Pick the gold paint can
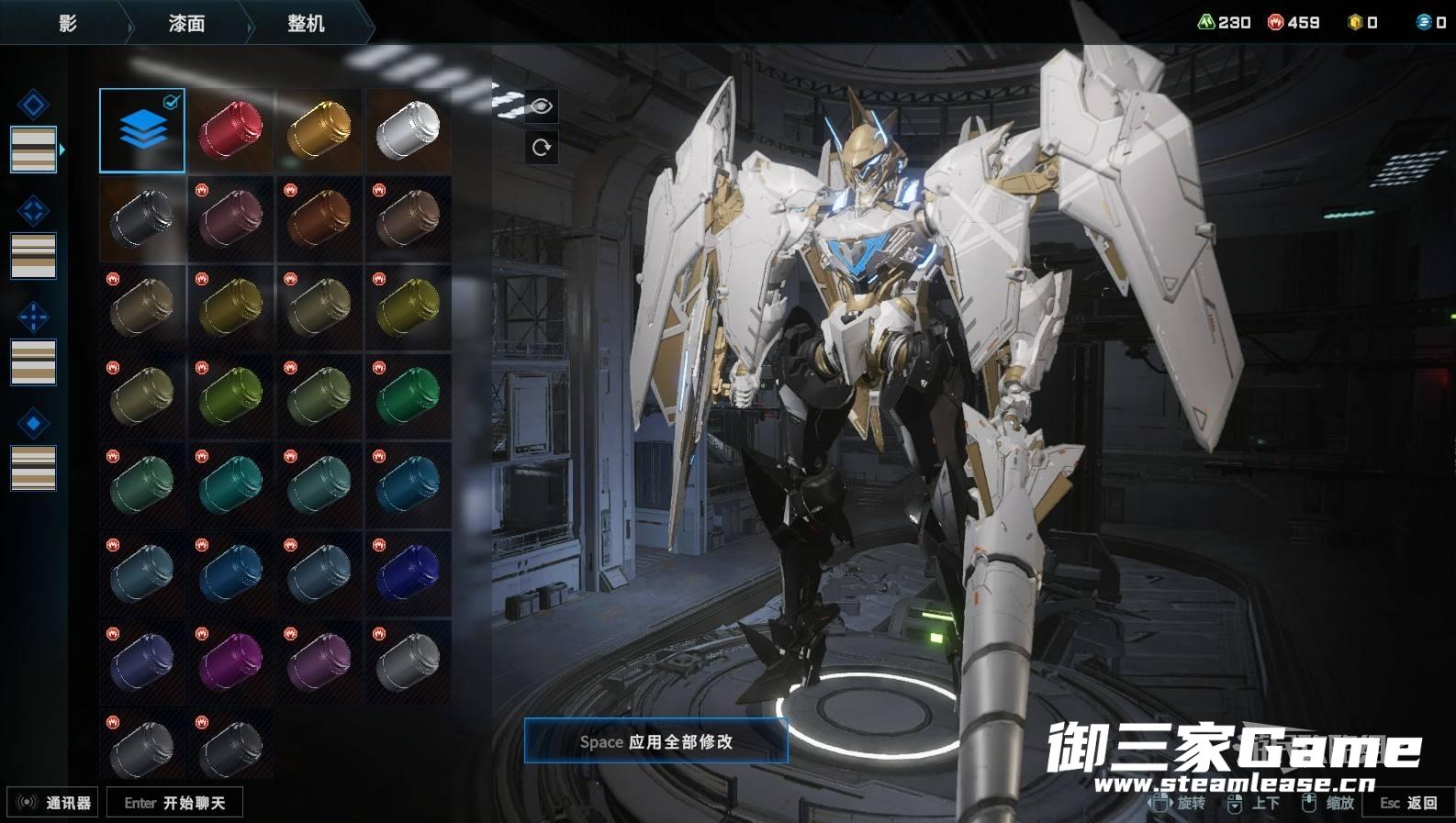Screen dimensions: 1456x823 [x=319, y=130]
